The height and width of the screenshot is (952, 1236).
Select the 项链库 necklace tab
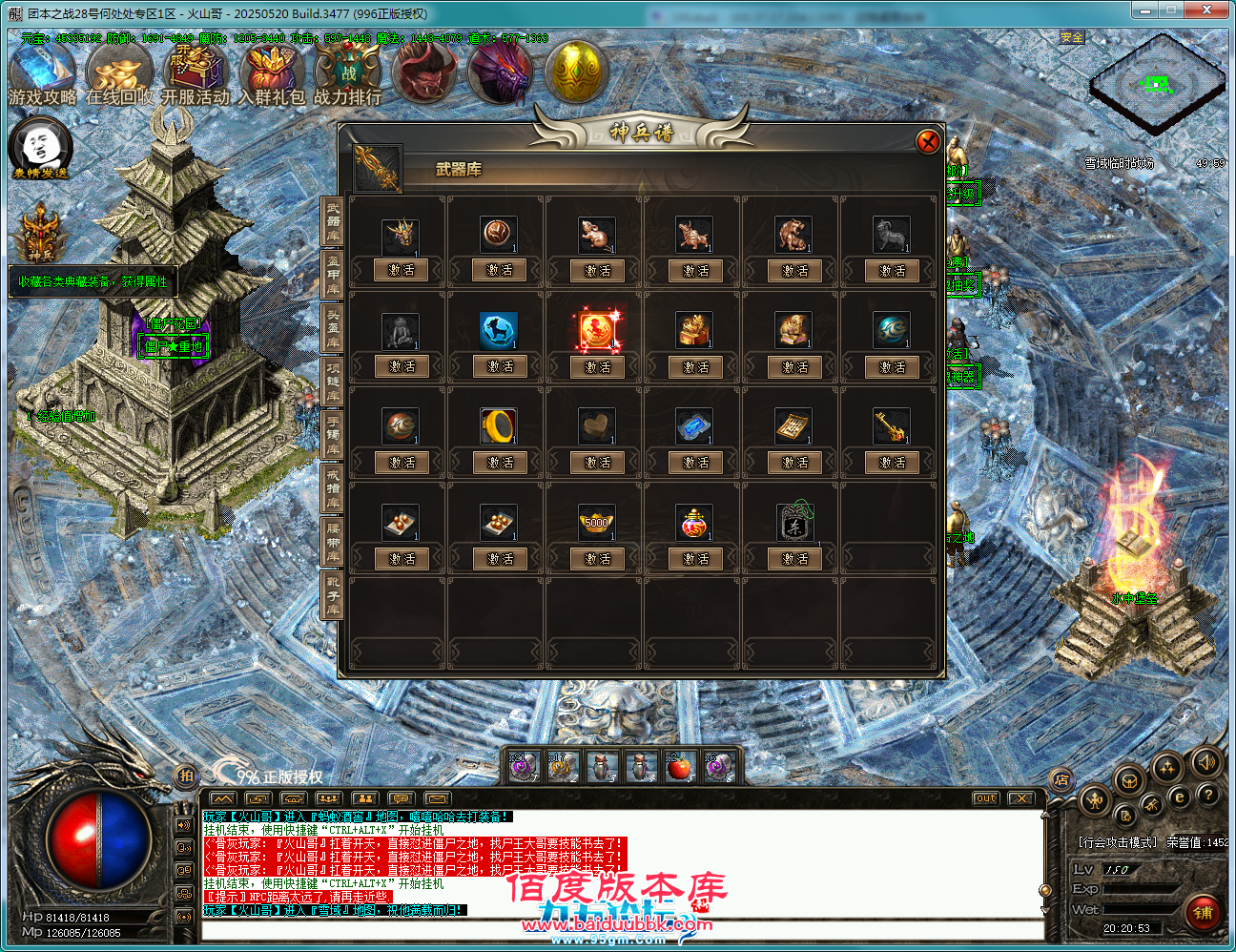pyautogui.click(x=333, y=382)
